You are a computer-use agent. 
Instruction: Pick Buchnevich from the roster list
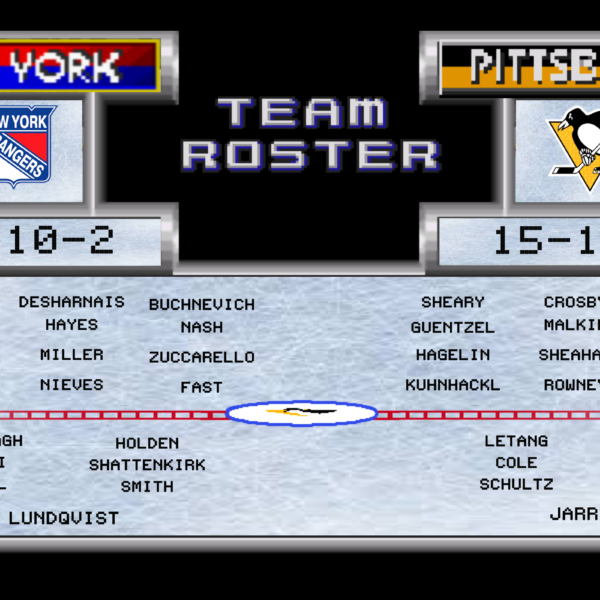[202, 304]
